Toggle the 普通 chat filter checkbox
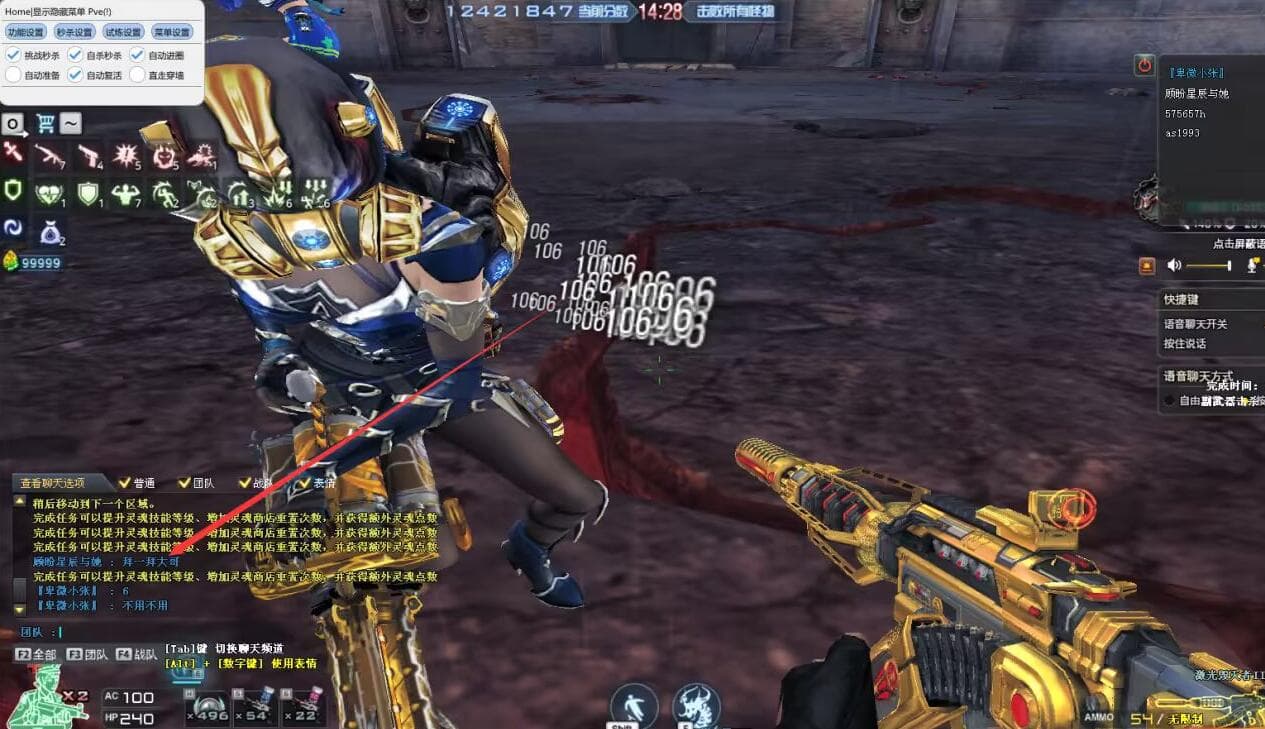The width and height of the screenshot is (1265, 729). [x=125, y=483]
